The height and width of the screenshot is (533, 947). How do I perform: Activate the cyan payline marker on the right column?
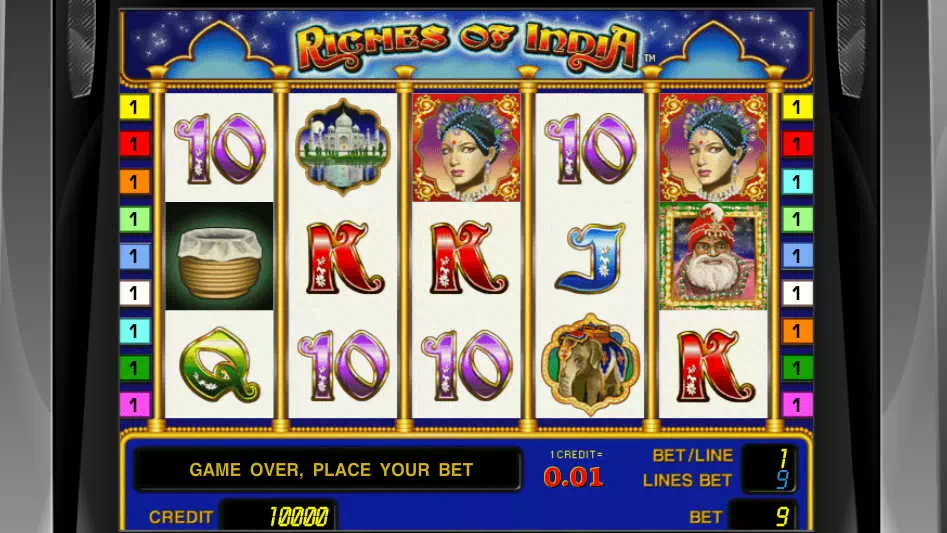[797, 182]
